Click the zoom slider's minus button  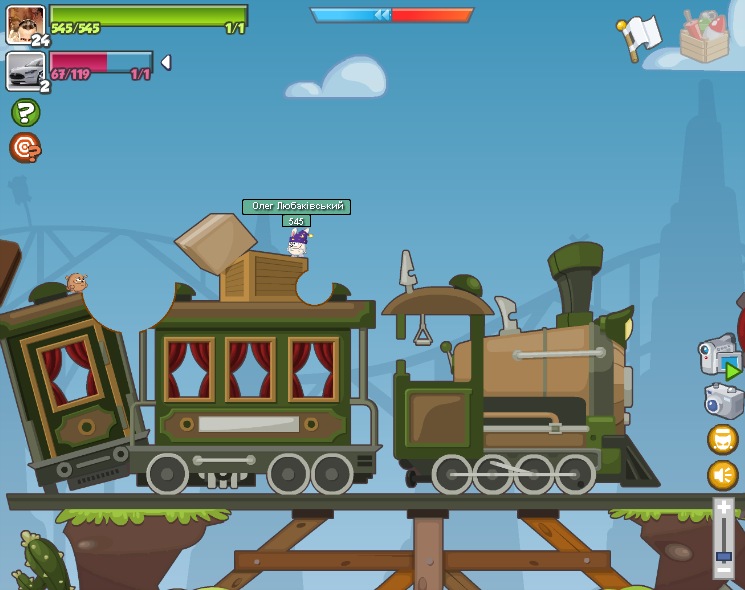tap(723, 571)
